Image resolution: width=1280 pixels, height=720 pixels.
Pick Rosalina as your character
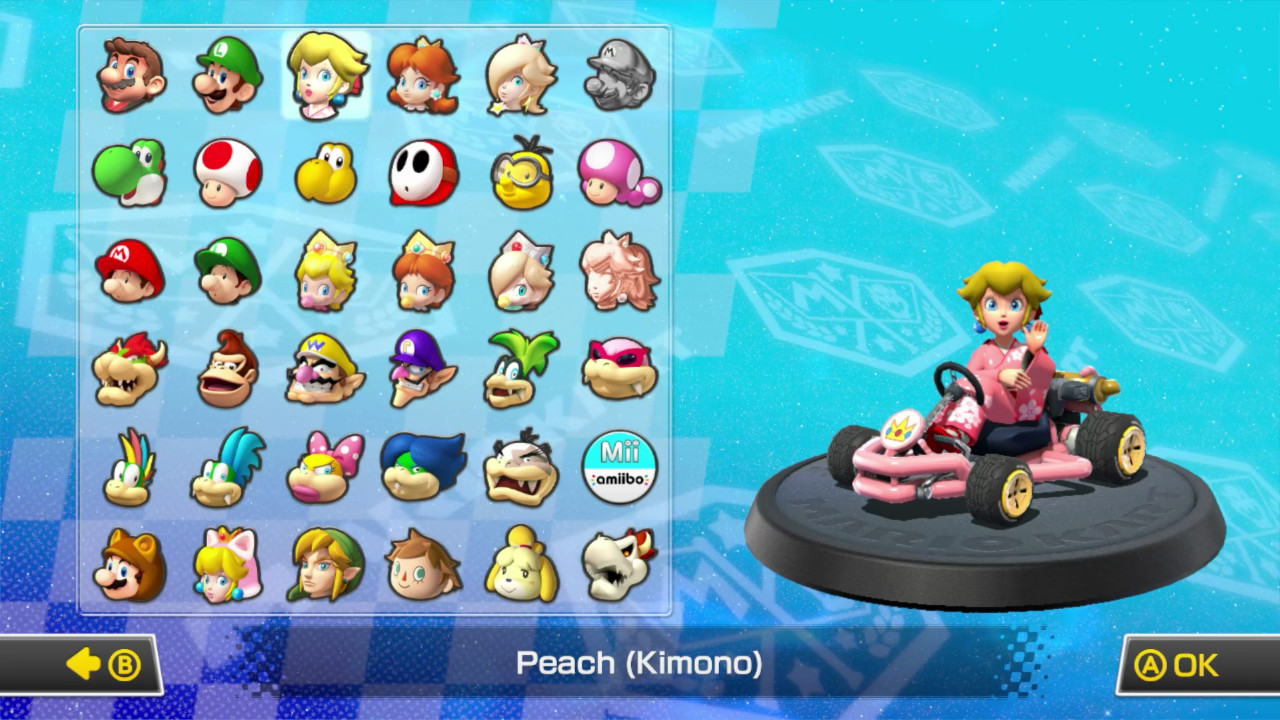521,75
